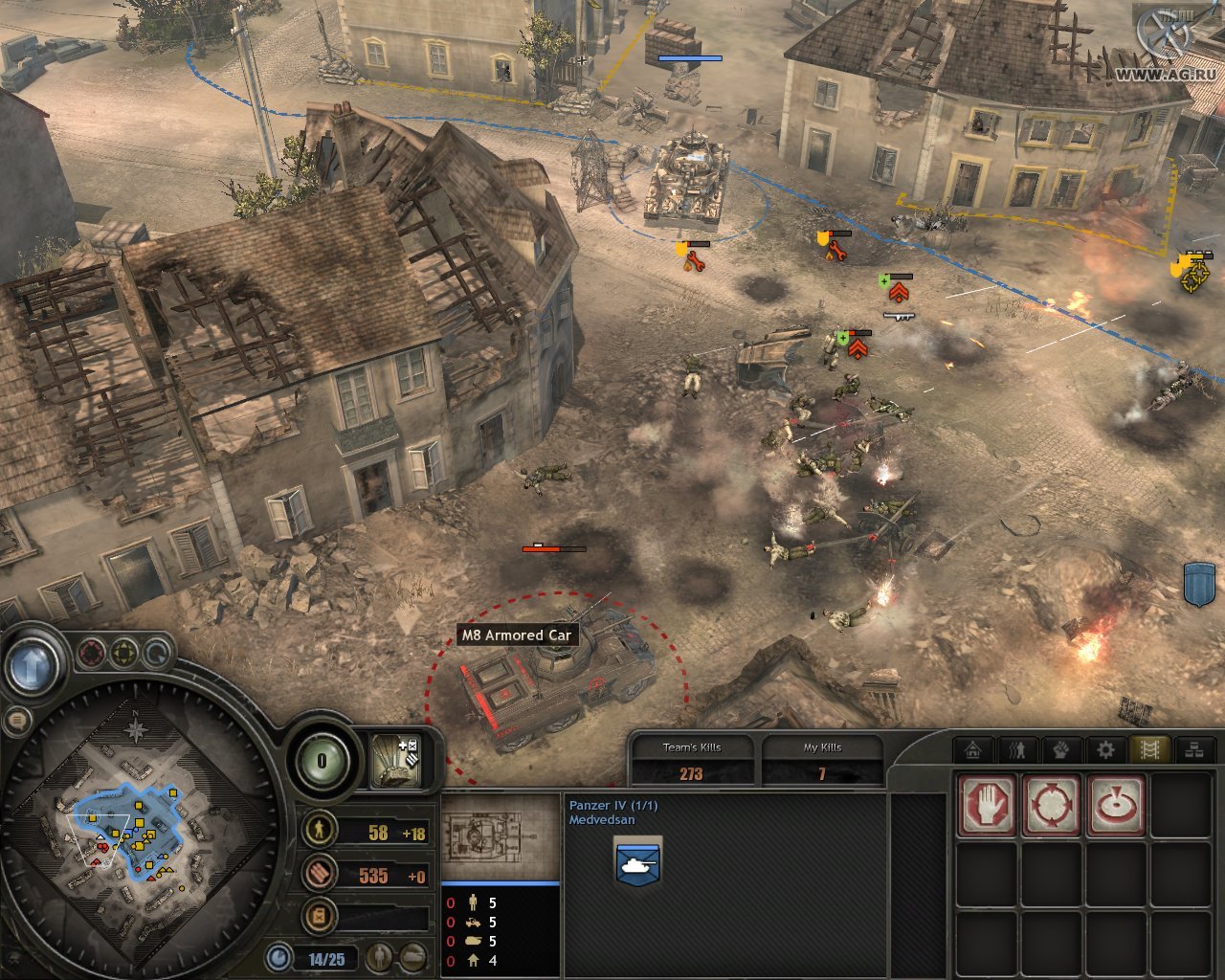The height and width of the screenshot is (980, 1225).
Task: Select the Stop command for the Panzer IV
Action: [987, 806]
